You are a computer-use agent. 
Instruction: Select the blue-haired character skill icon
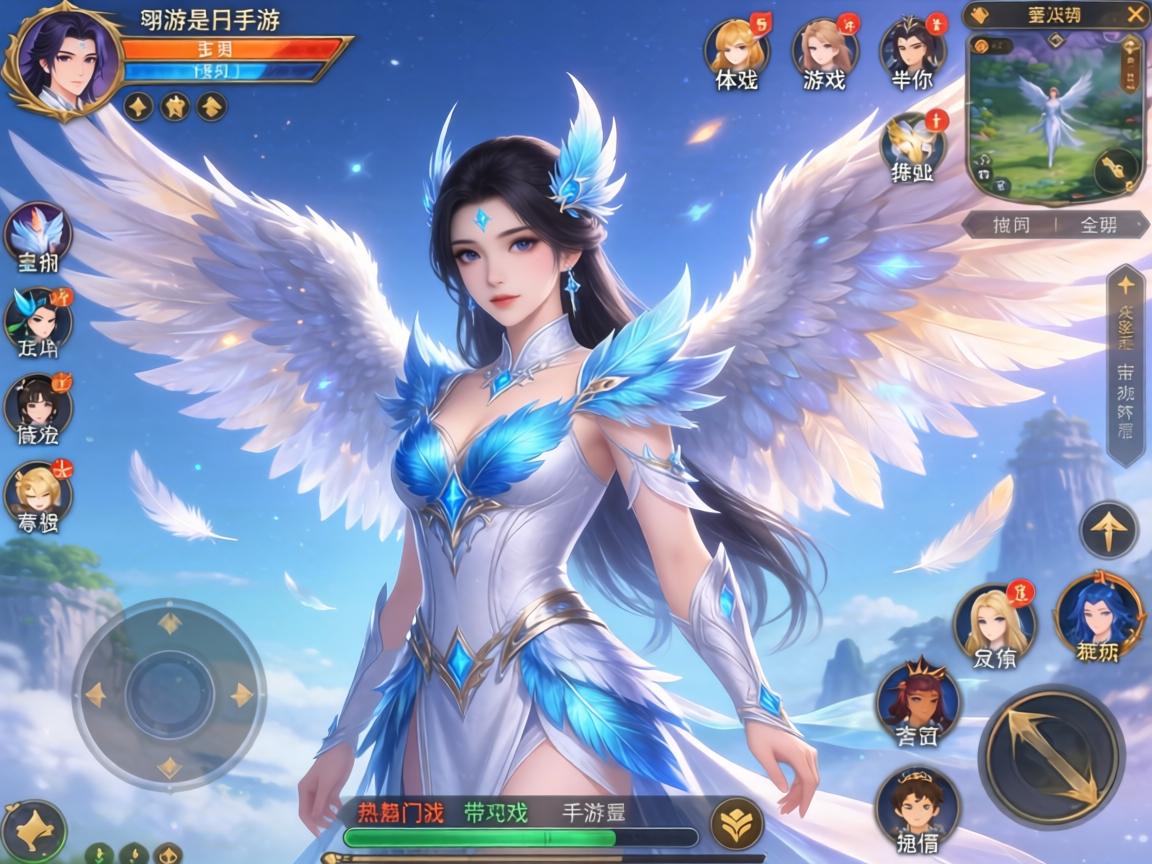(1098, 611)
